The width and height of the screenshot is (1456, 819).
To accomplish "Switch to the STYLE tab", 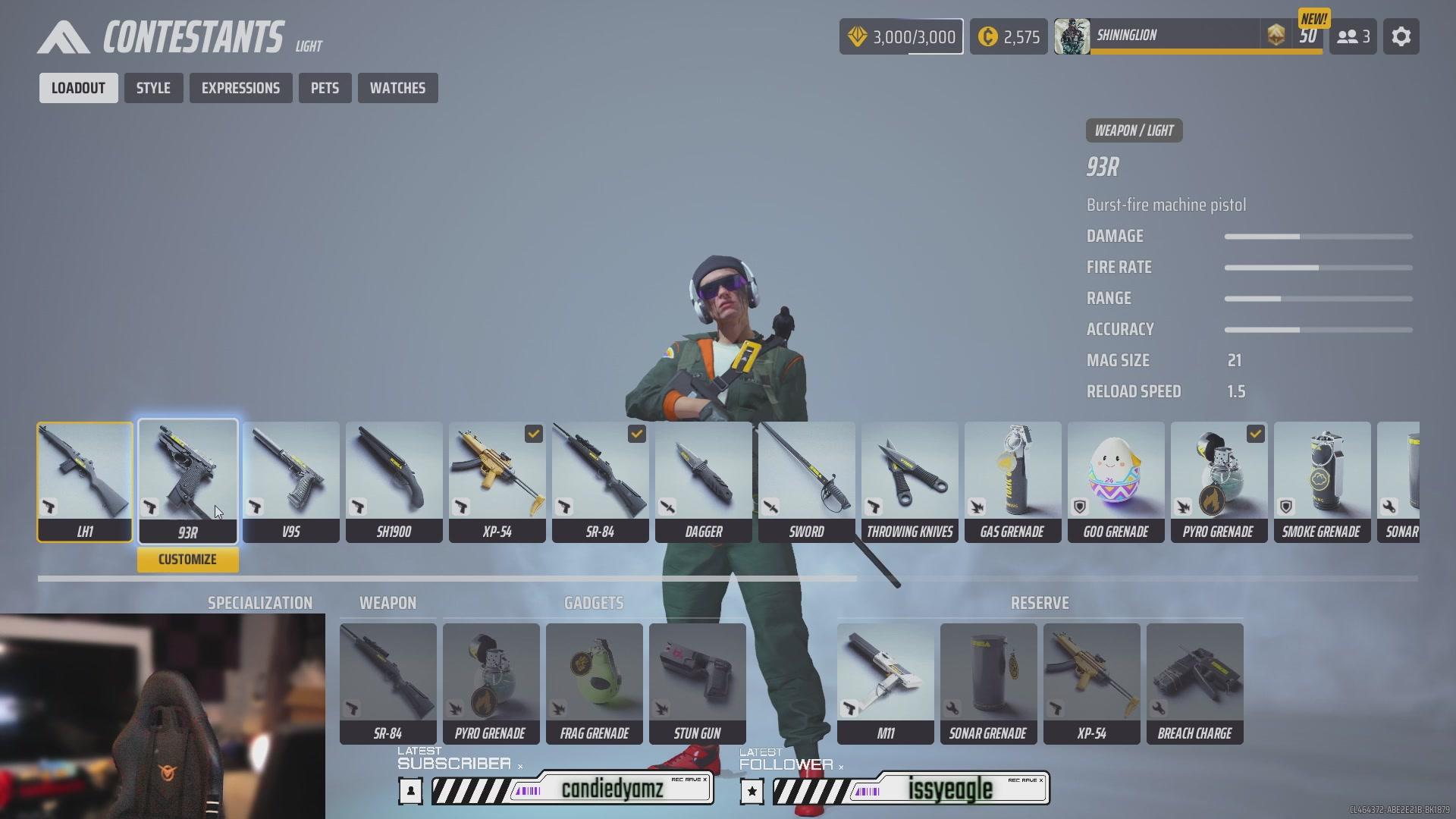I will pyautogui.click(x=153, y=87).
